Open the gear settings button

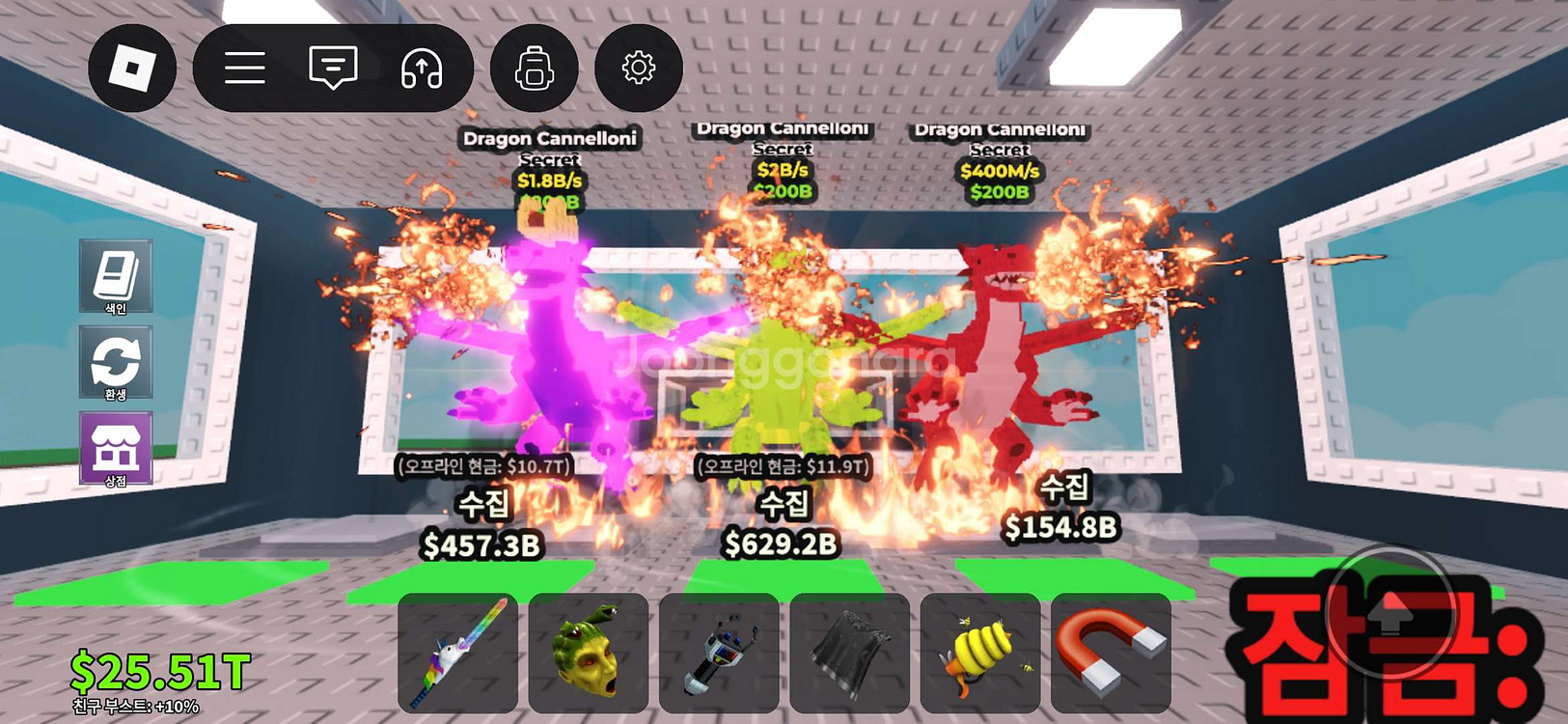tap(638, 69)
